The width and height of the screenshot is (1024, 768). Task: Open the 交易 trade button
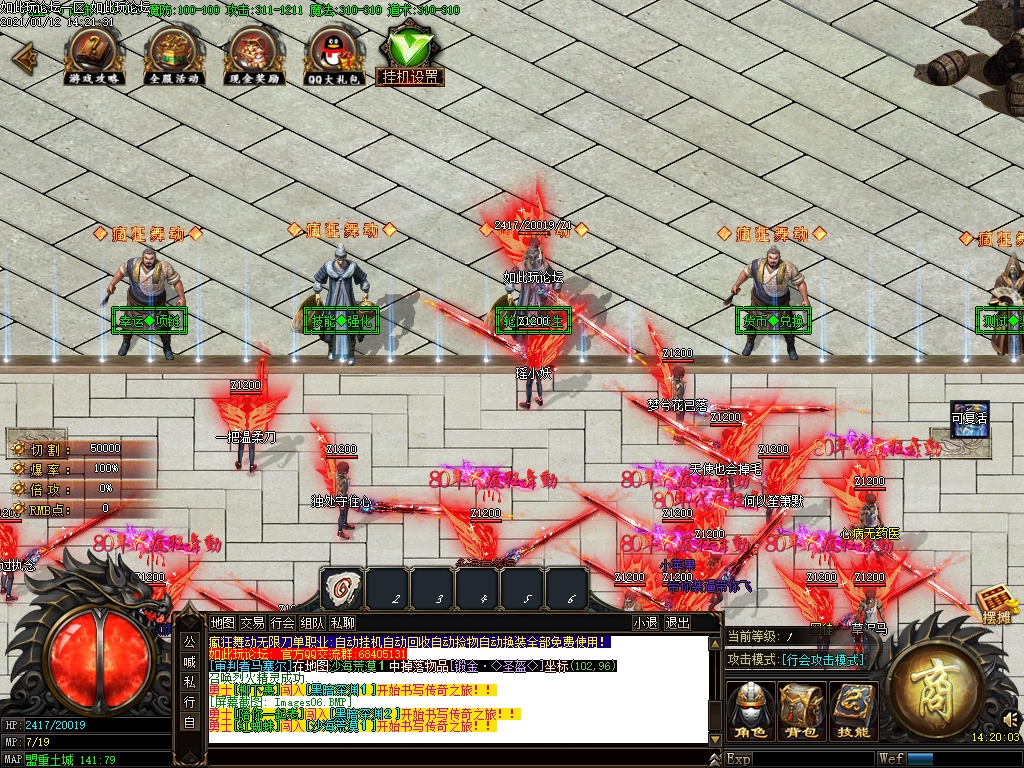tap(252, 622)
